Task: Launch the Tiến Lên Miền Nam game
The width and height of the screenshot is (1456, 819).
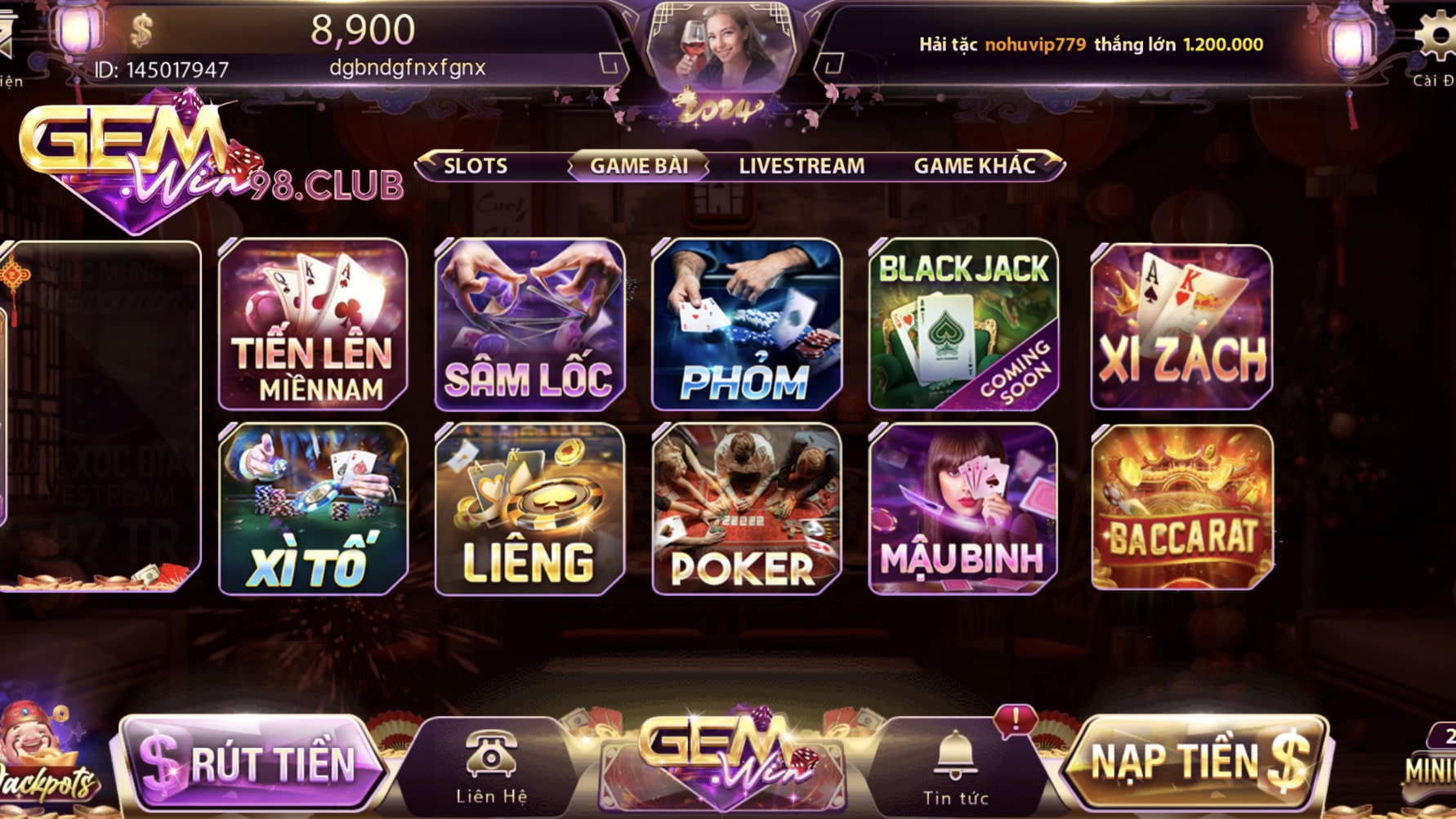Action: coord(313,324)
